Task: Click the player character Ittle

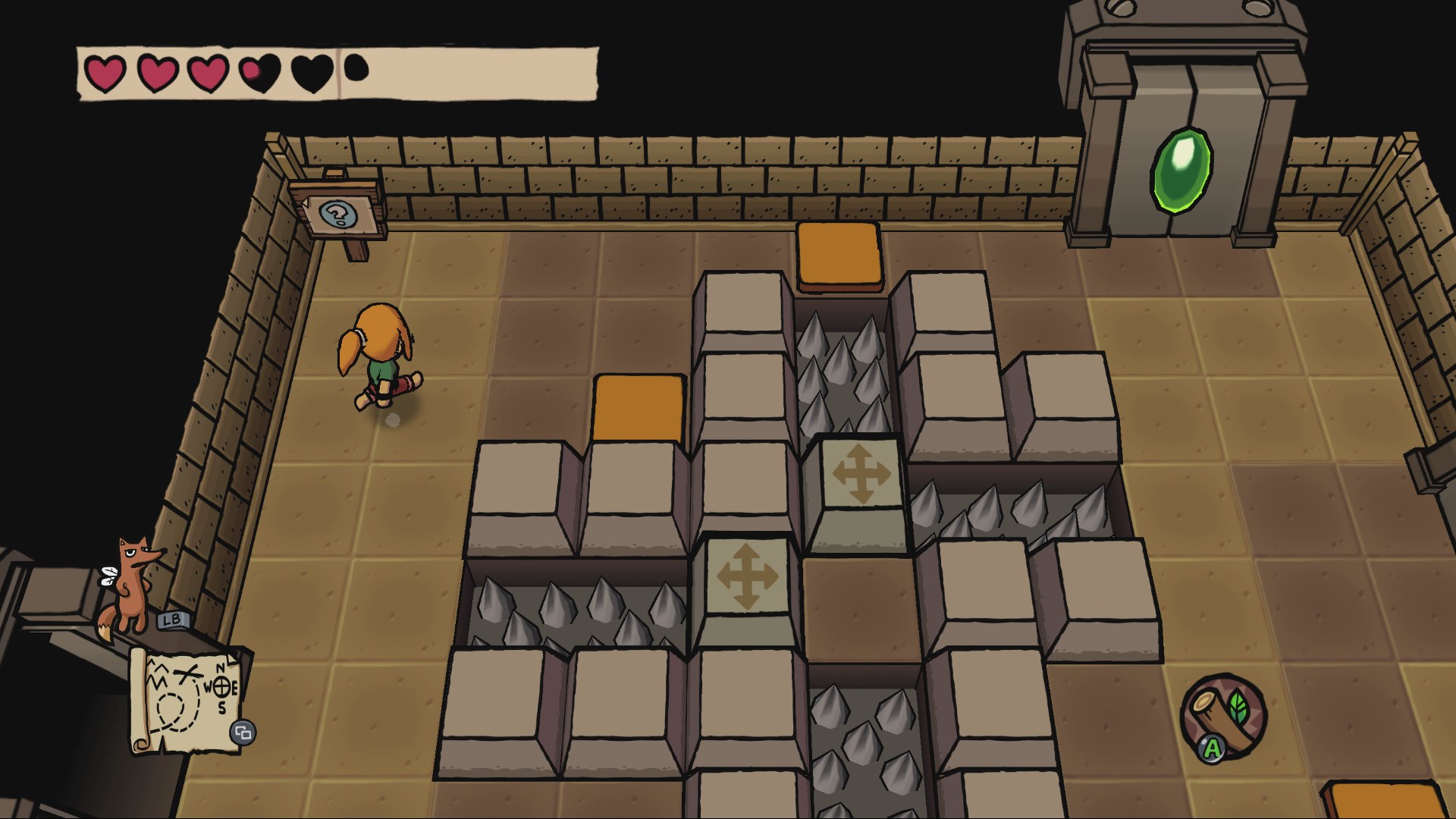Action: click(379, 356)
